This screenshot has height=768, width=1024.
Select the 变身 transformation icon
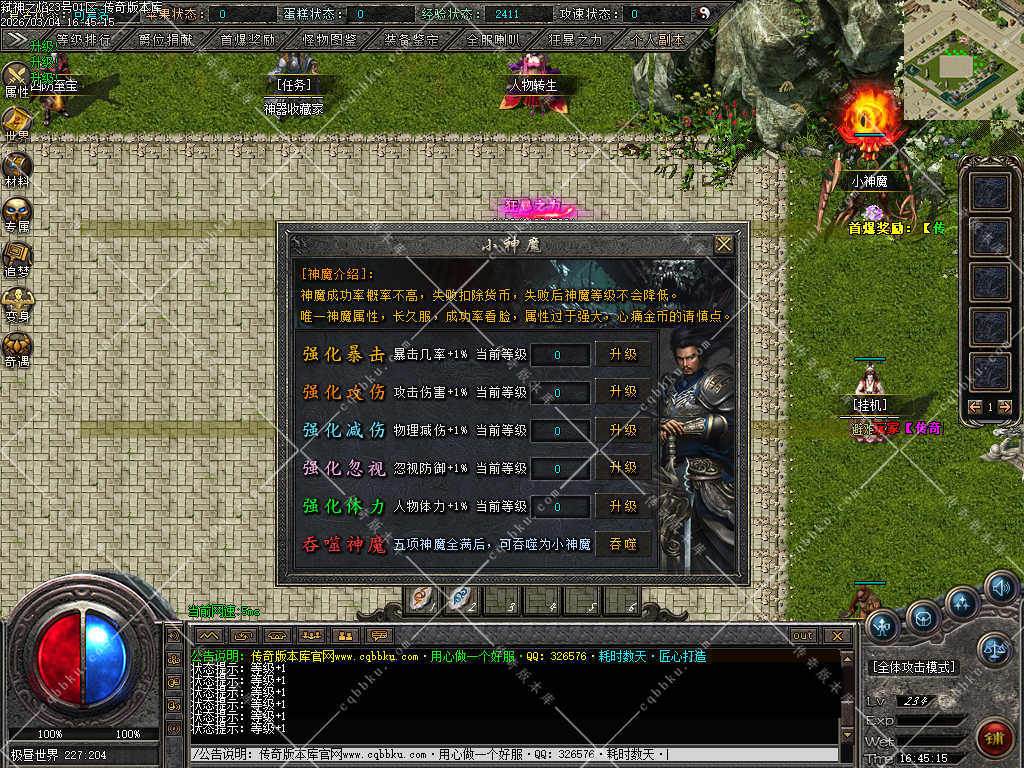[17, 302]
